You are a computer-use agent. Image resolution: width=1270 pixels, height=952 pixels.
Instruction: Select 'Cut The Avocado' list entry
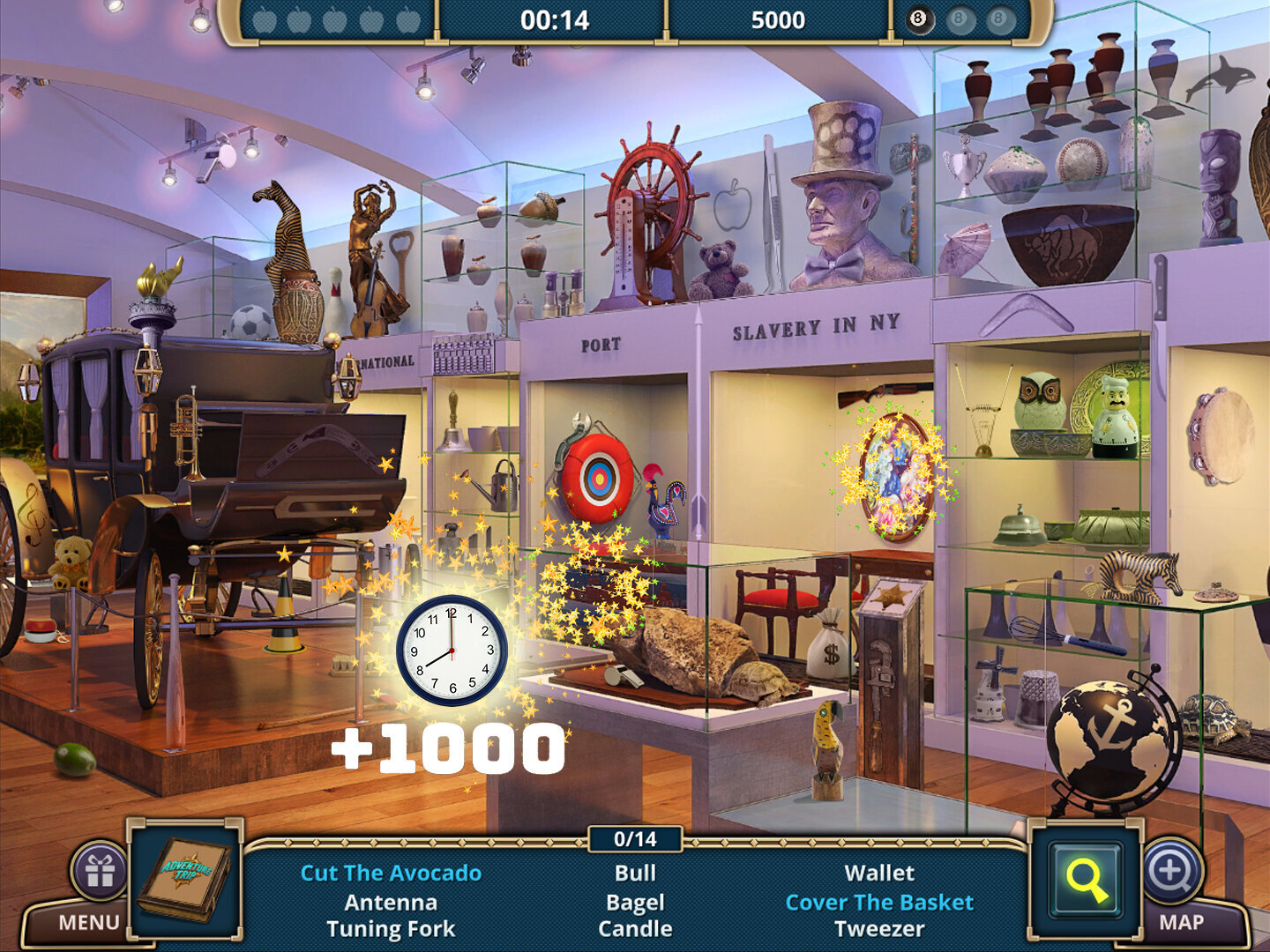(391, 873)
